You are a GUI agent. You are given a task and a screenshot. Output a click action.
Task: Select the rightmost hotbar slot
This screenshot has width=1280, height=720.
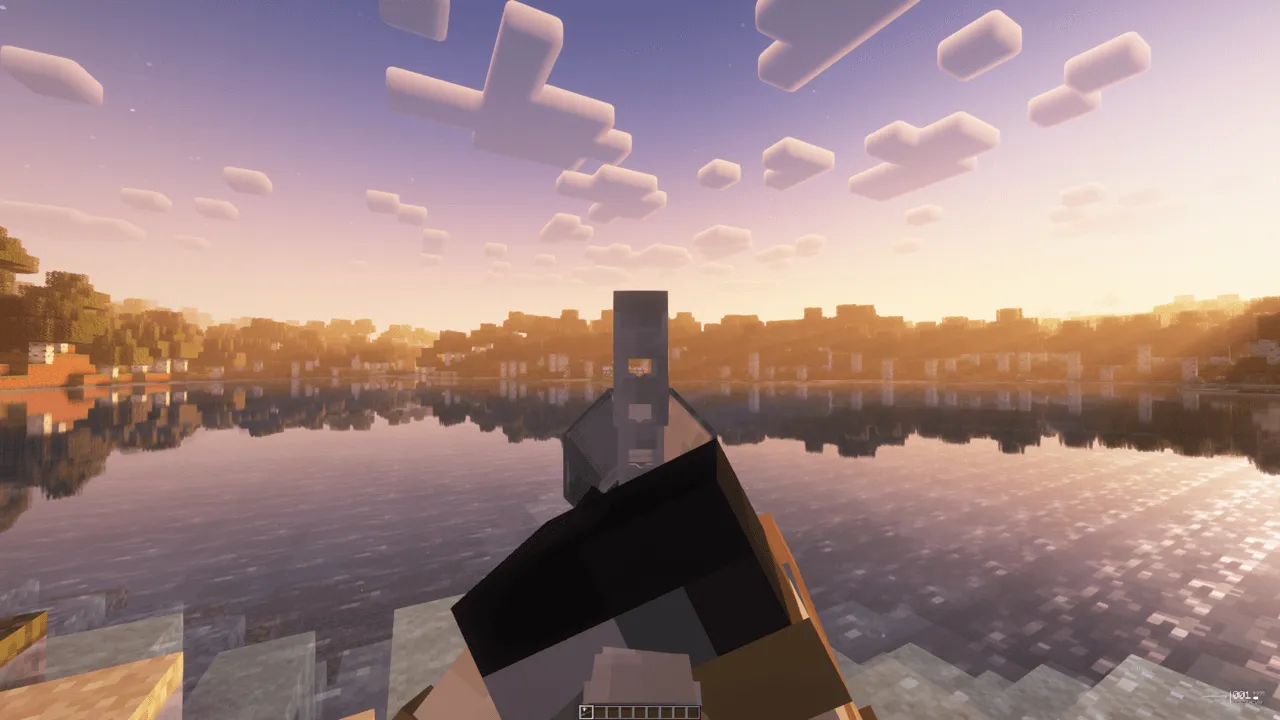[694, 712]
